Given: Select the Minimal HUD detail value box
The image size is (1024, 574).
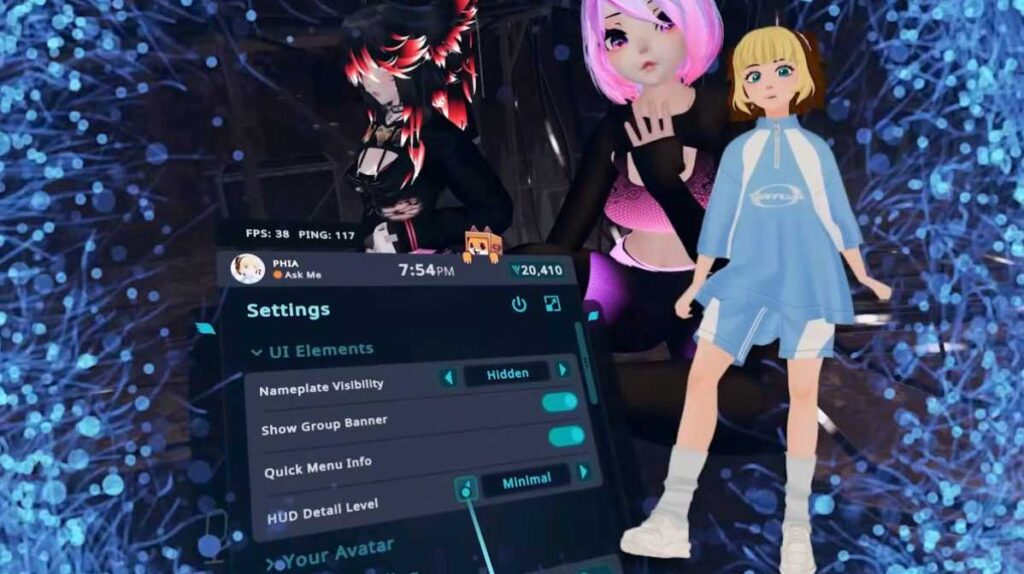Looking at the screenshot, I should [526, 480].
